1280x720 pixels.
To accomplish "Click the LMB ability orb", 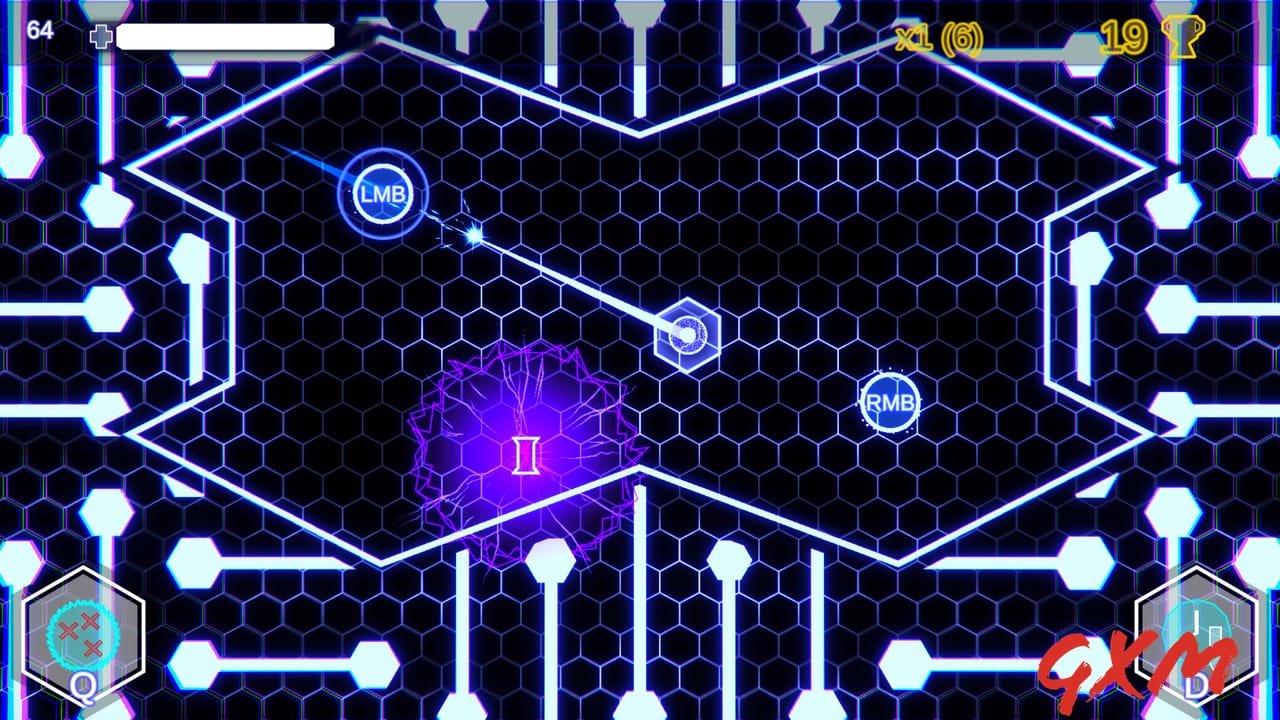I will point(385,193).
